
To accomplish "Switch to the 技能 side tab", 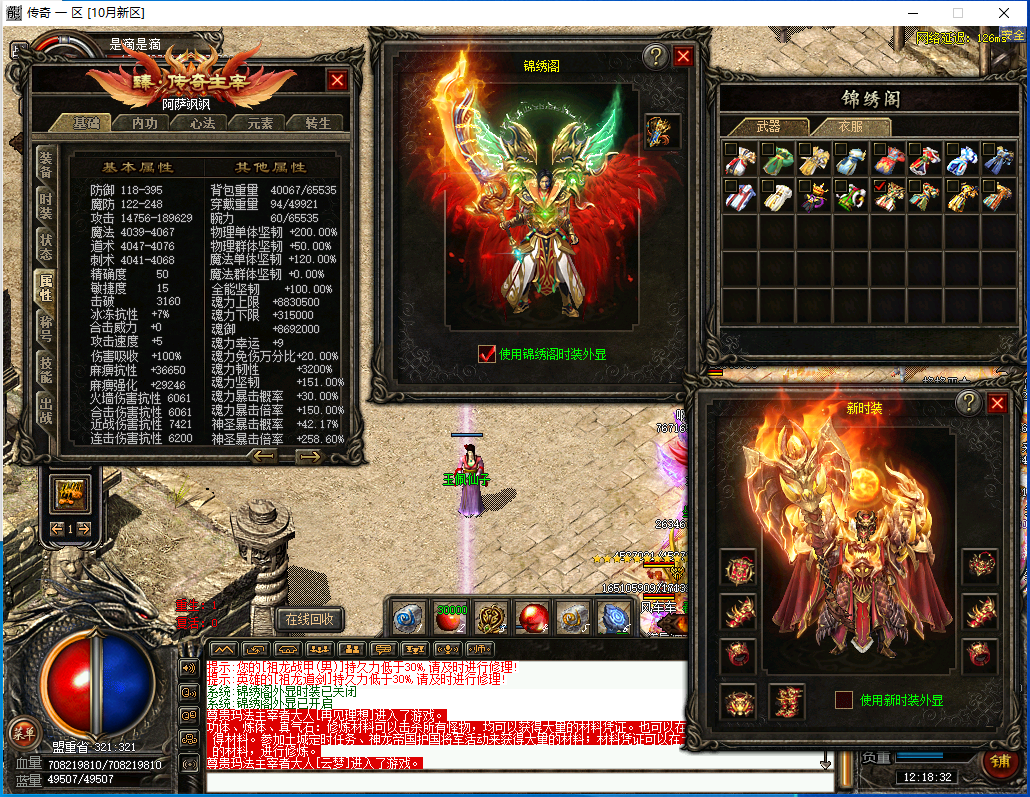I will pos(46,368).
